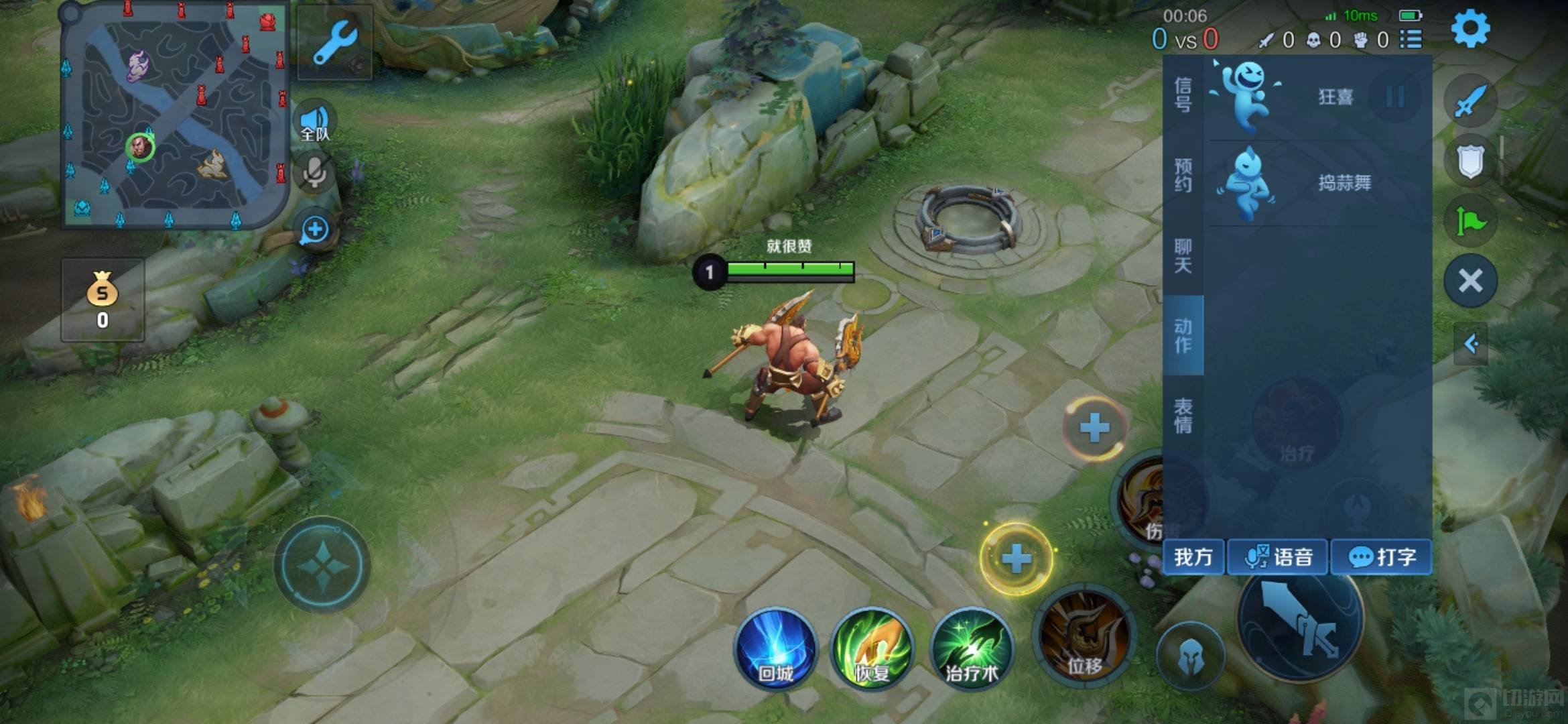The image size is (1568, 724).
Task: Switch to the 聊天 chat tab
Action: click(1183, 255)
